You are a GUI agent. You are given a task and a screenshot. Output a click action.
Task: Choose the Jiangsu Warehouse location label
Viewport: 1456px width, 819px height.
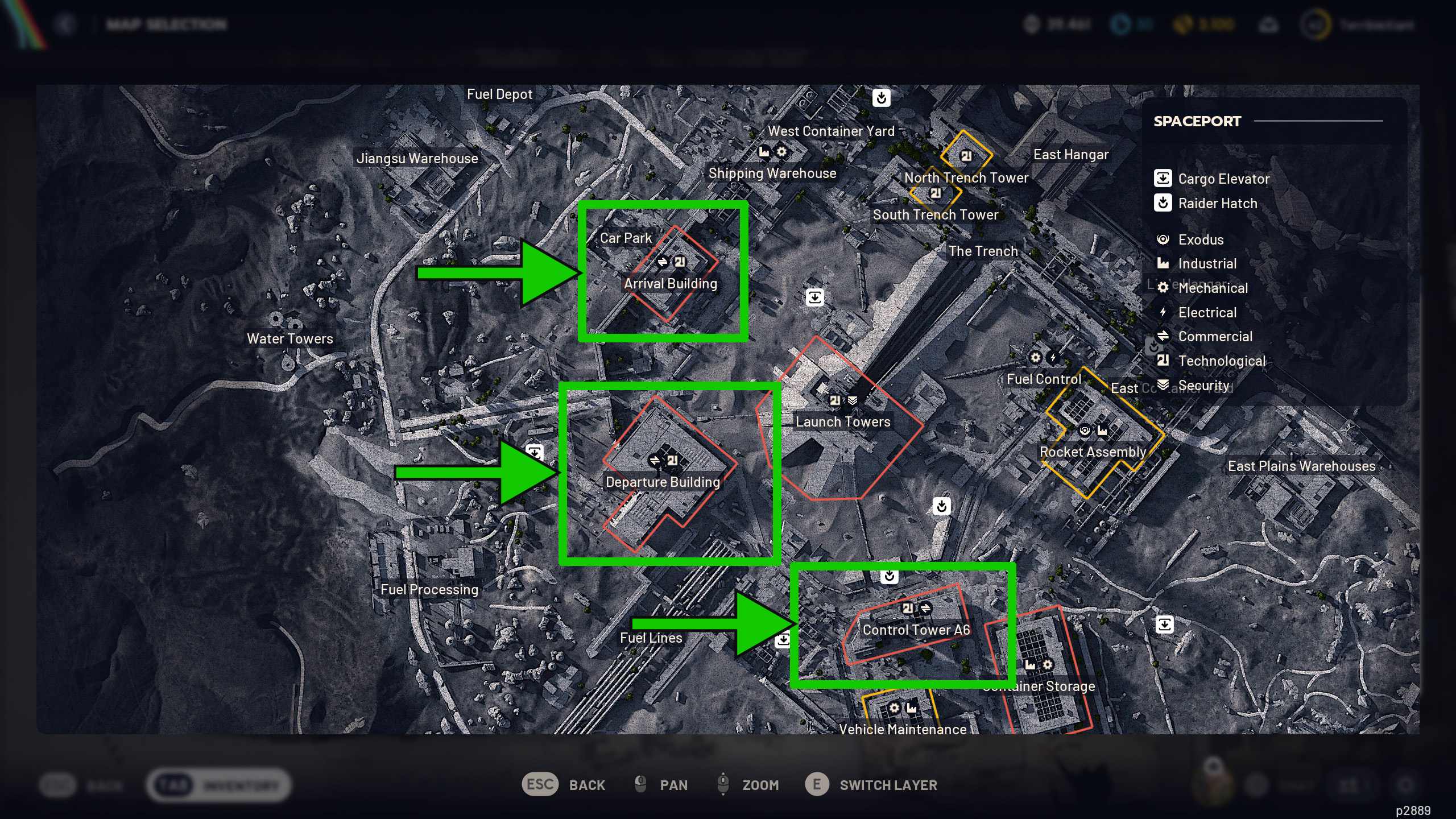coord(417,159)
